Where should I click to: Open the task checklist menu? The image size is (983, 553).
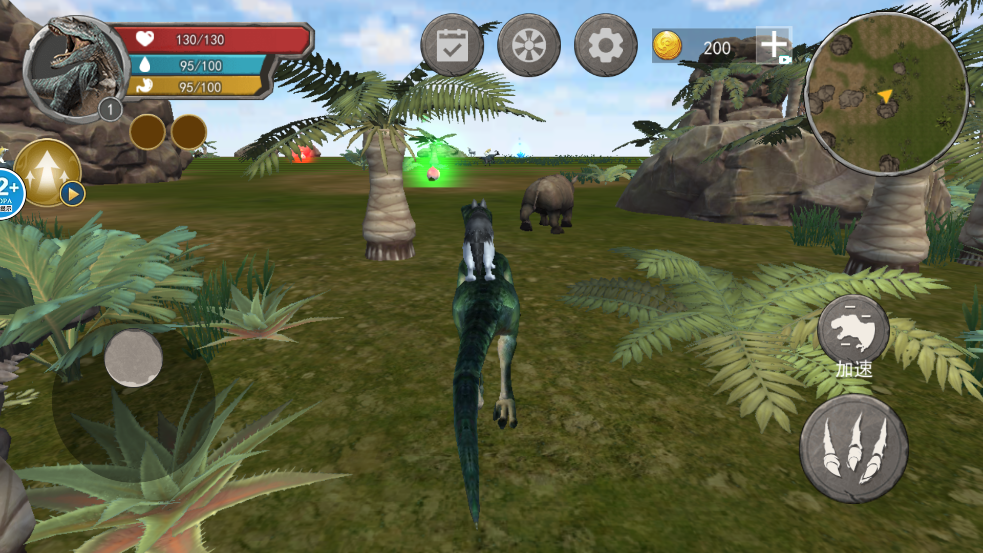(452, 45)
